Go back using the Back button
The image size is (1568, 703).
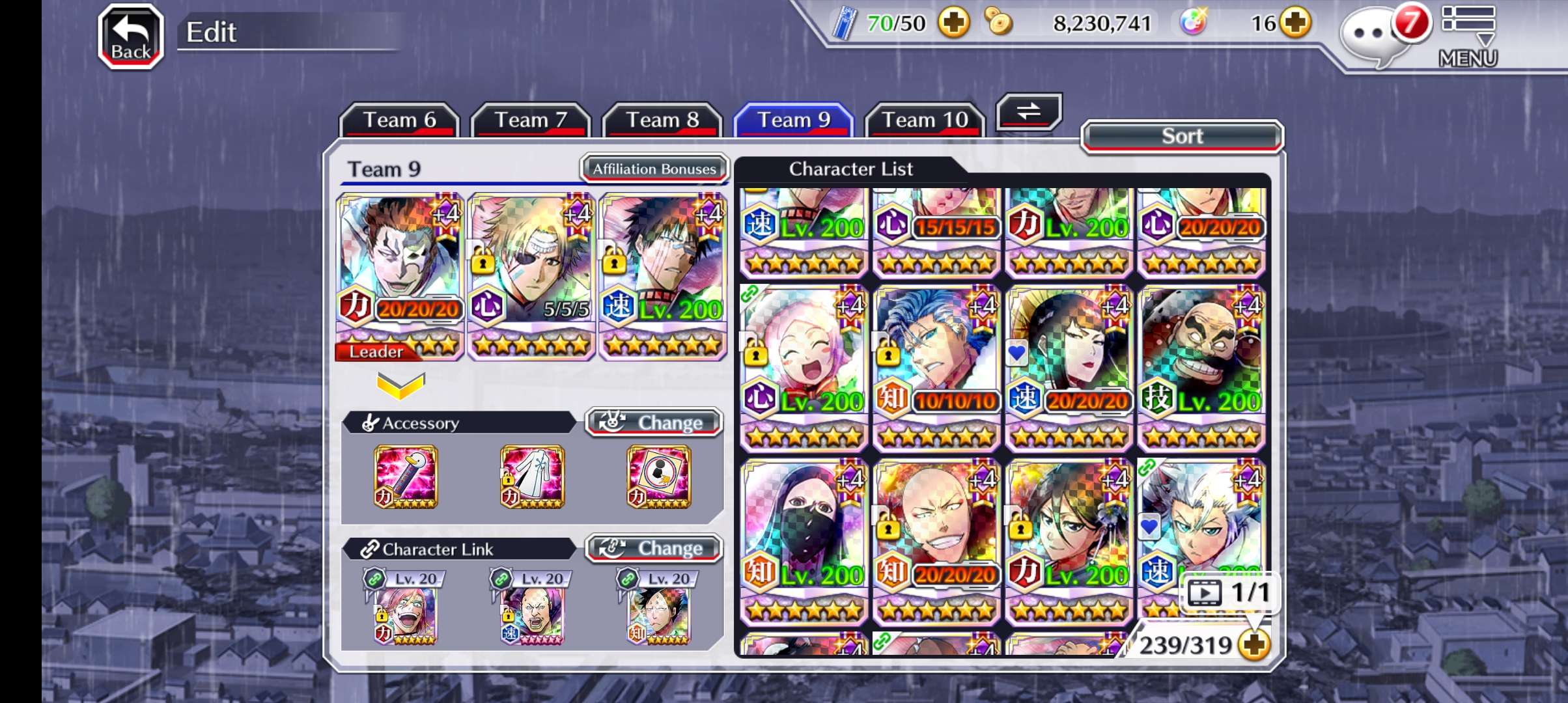(130, 37)
